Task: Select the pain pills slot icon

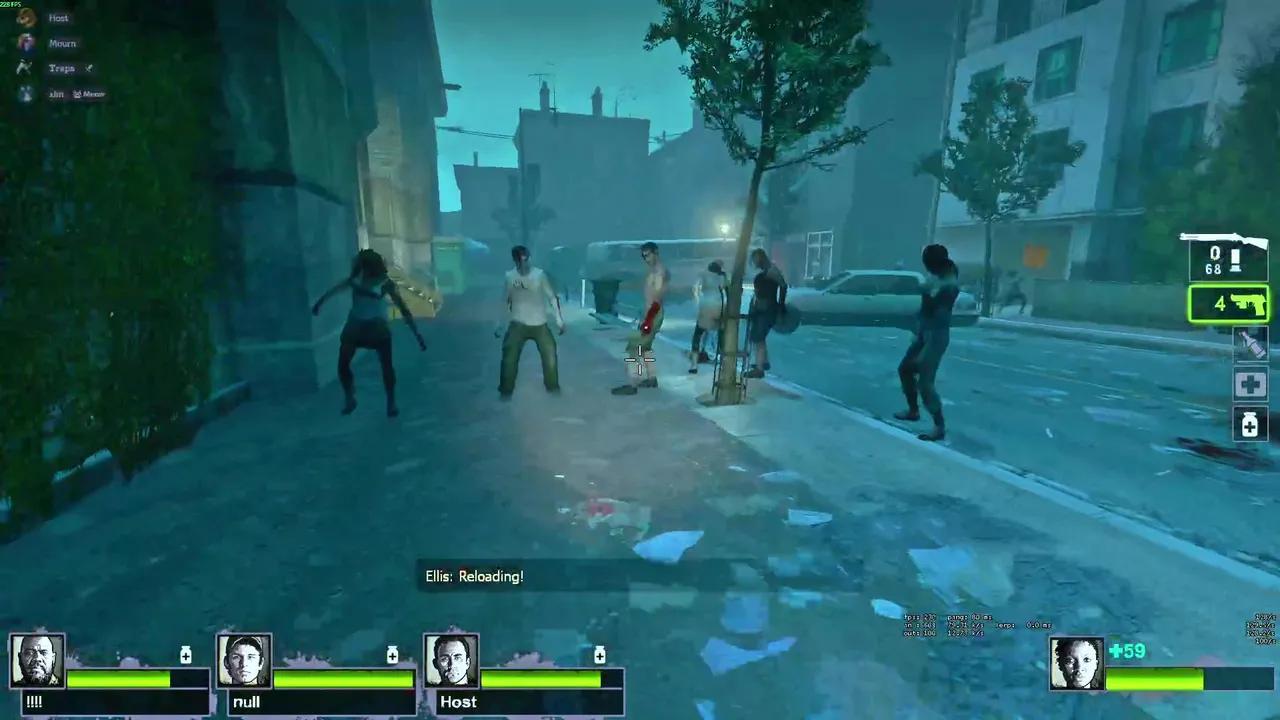Action: point(1250,426)
